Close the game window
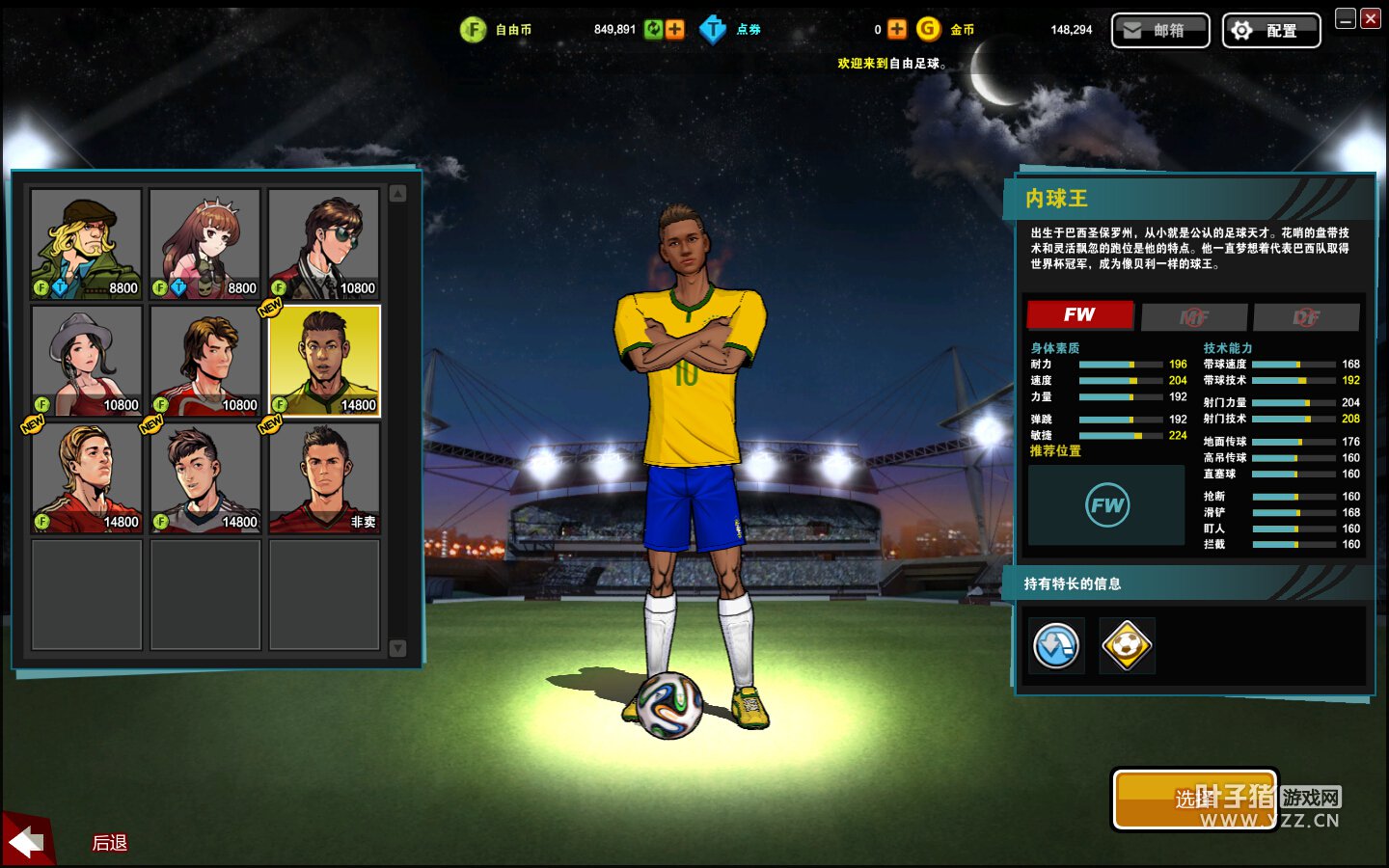 1370,18
